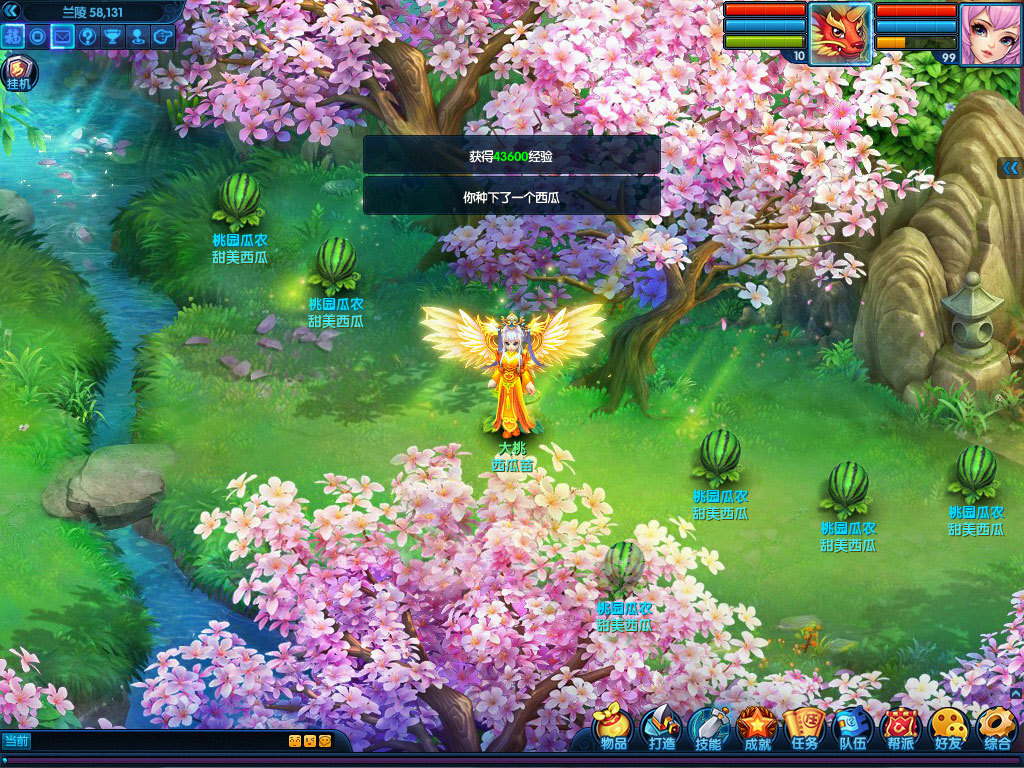This screenshot has height=768, width=1024.
Task: Open the 队伍 team panel
Action: pos(852,727)
